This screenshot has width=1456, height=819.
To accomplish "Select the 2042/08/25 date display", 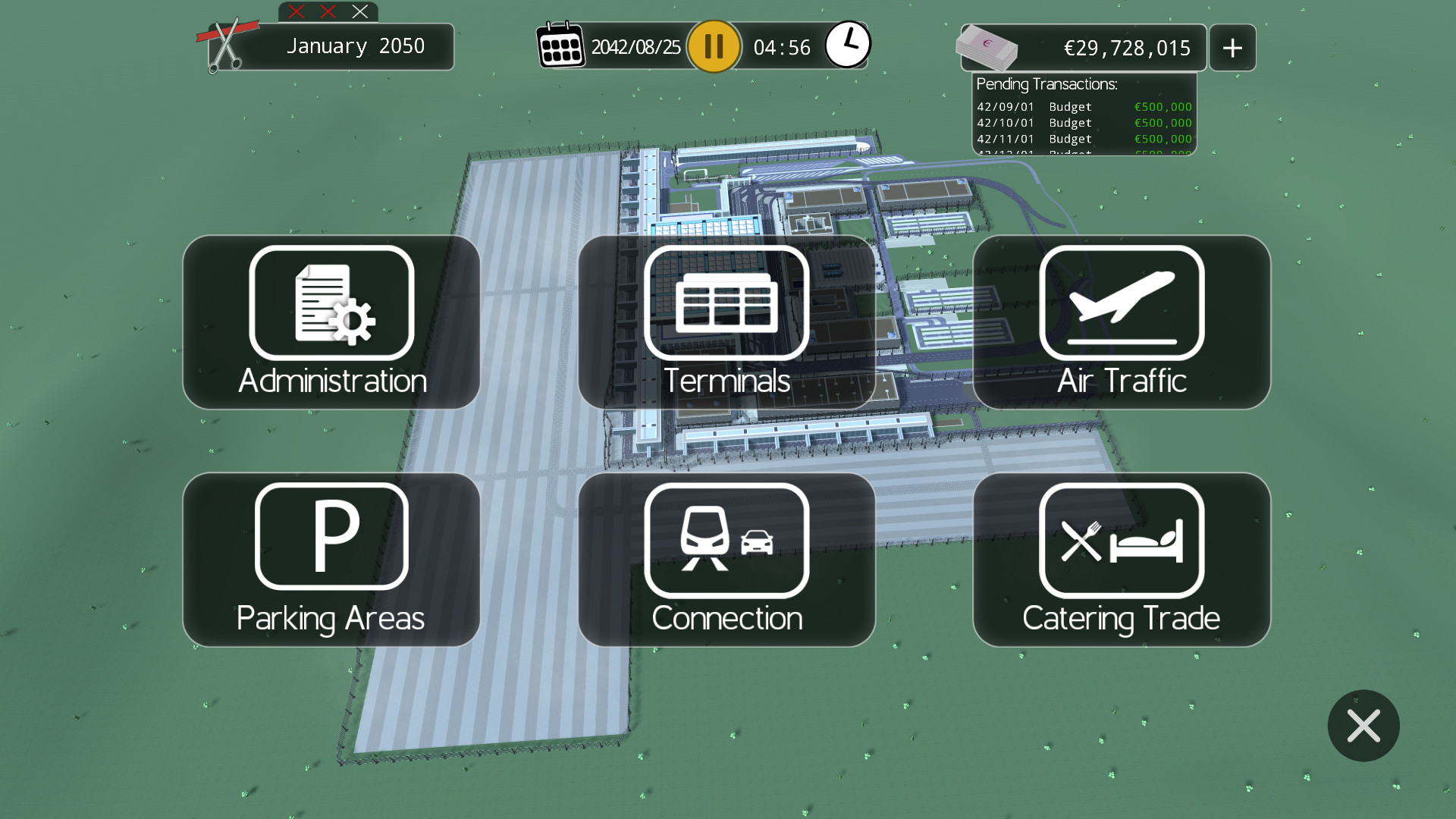I will [x=635, y=45].
